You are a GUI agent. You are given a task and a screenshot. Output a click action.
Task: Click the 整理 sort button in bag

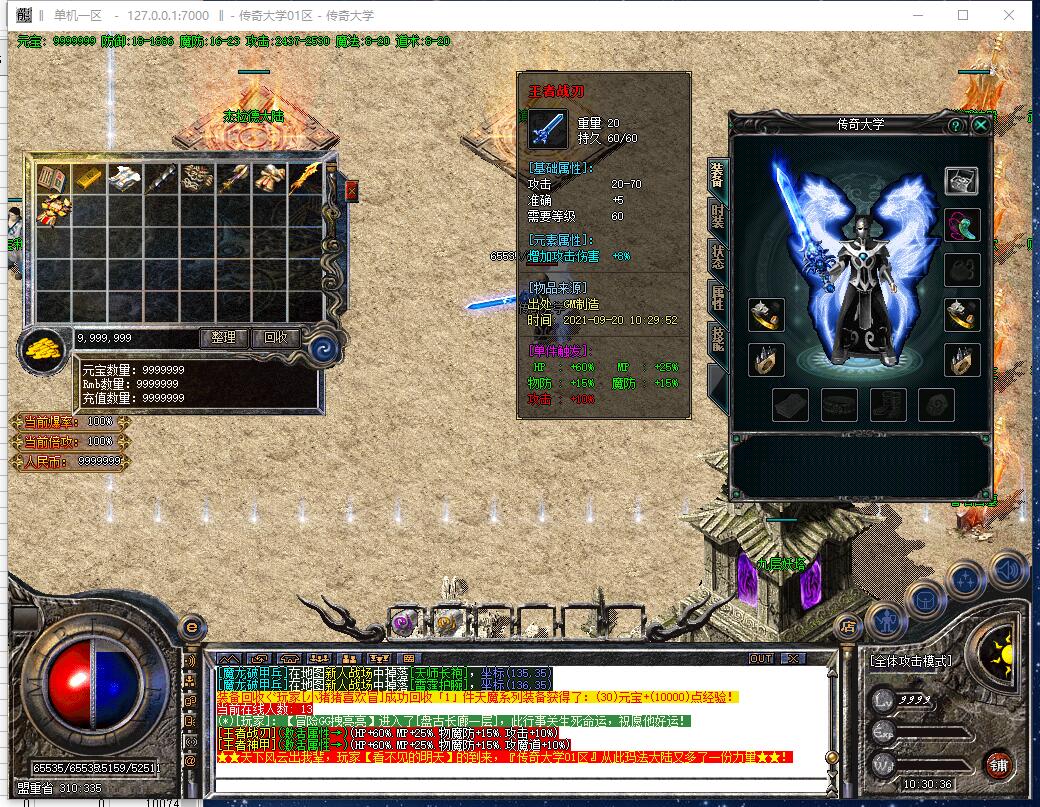pyautogui.click(x=224, y=337)
